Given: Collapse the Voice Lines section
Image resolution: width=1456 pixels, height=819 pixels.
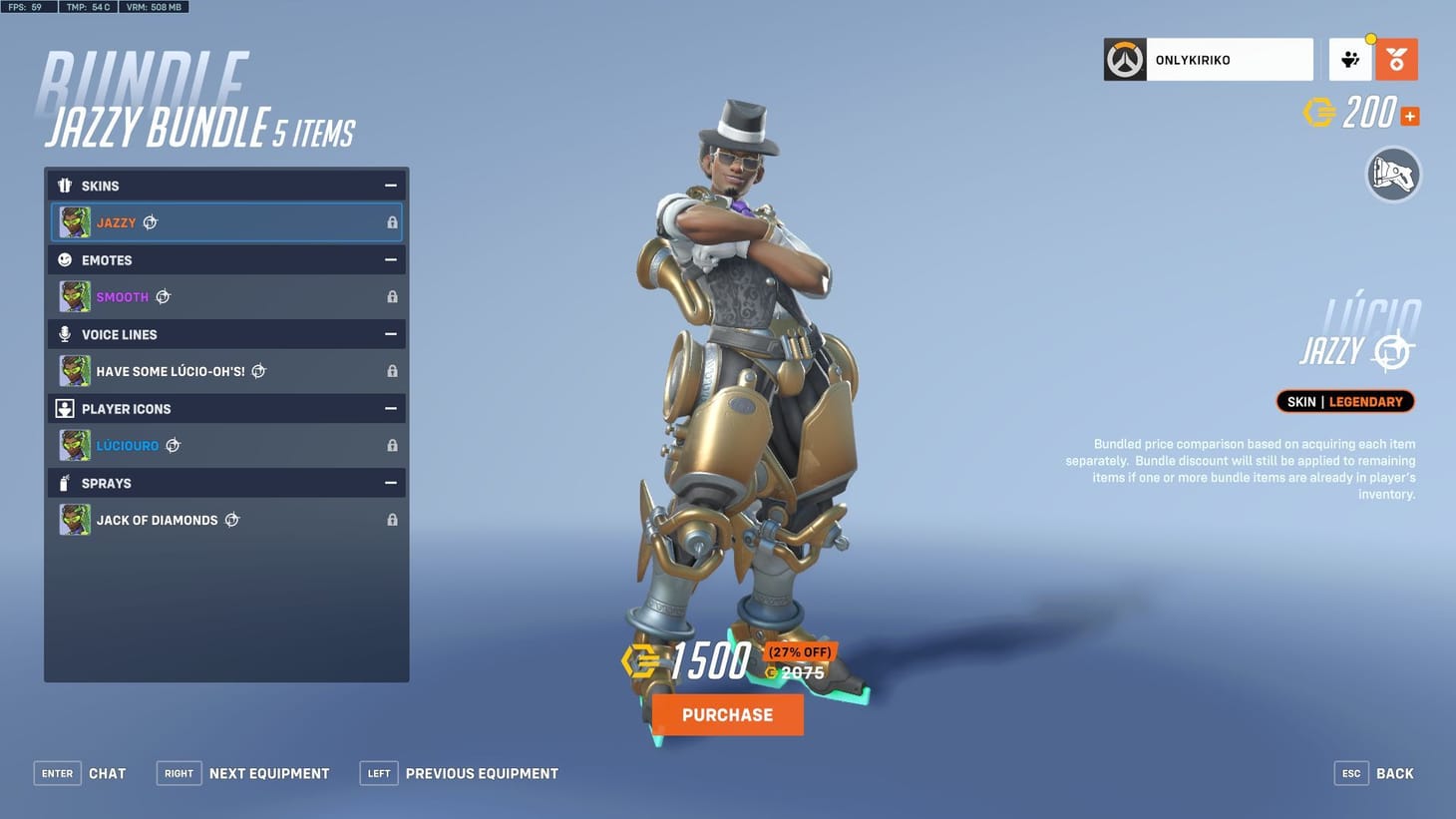Looking at the screenshot, I should [393, 334].
